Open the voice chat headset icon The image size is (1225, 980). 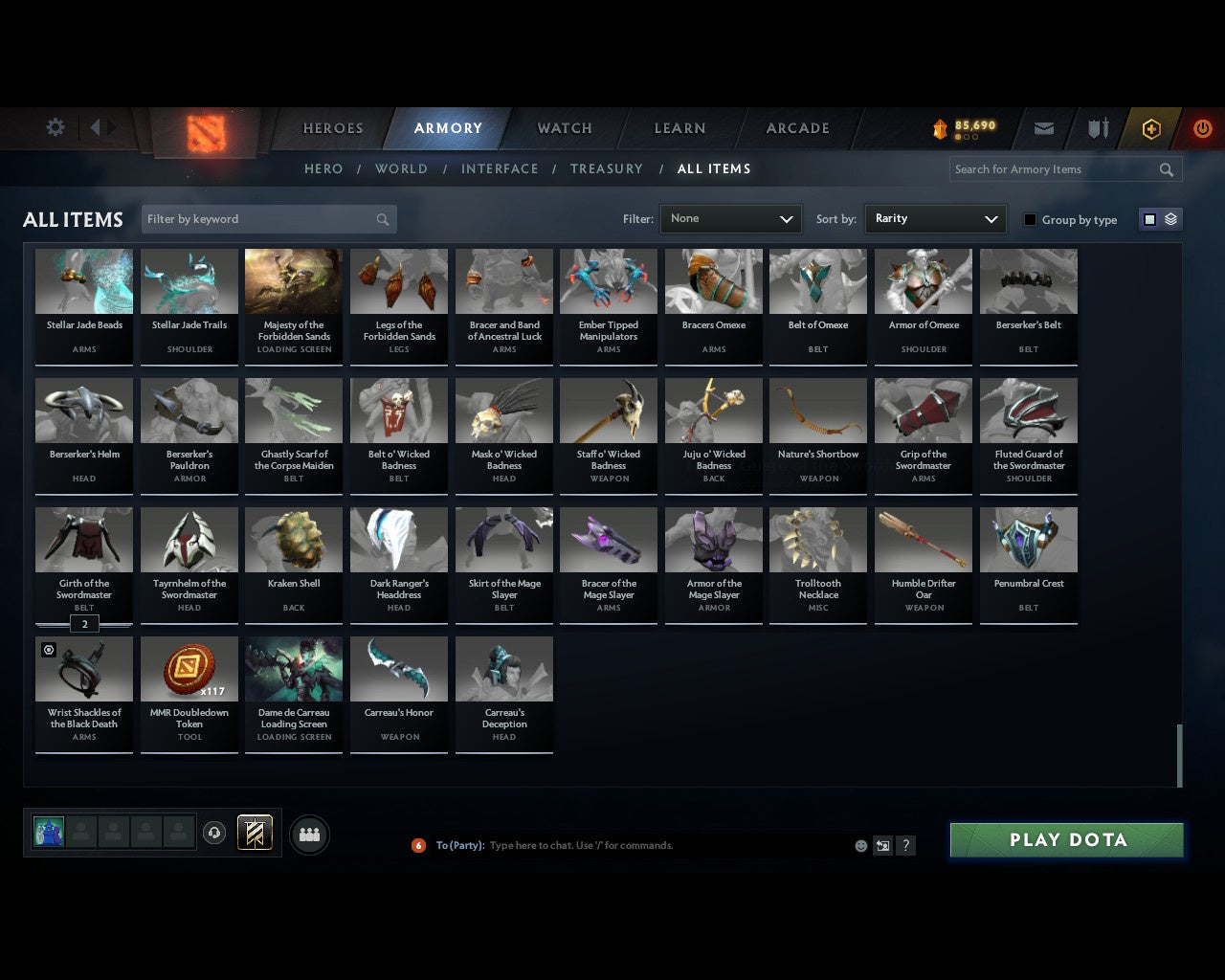214,833
